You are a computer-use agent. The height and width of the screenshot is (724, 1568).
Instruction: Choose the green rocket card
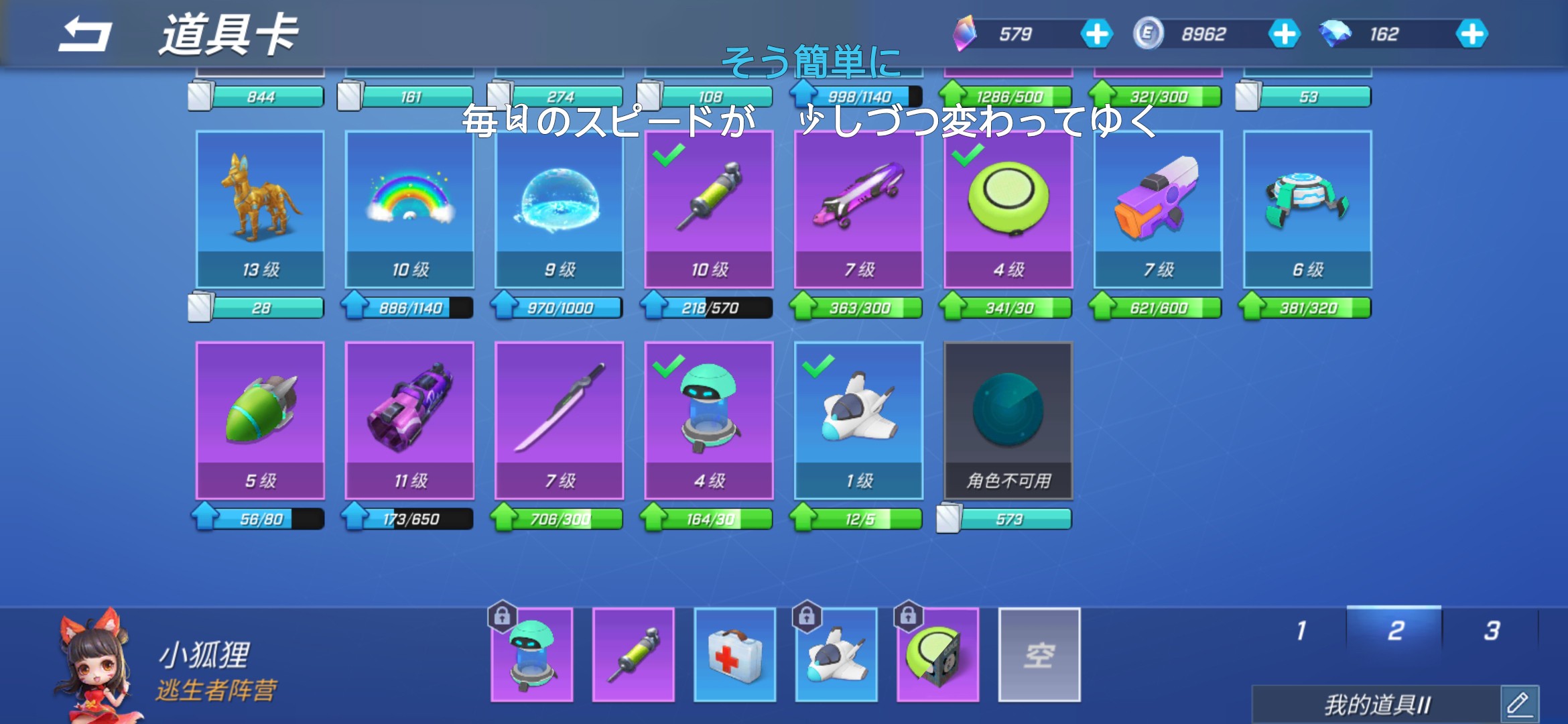tap(260, 420)
